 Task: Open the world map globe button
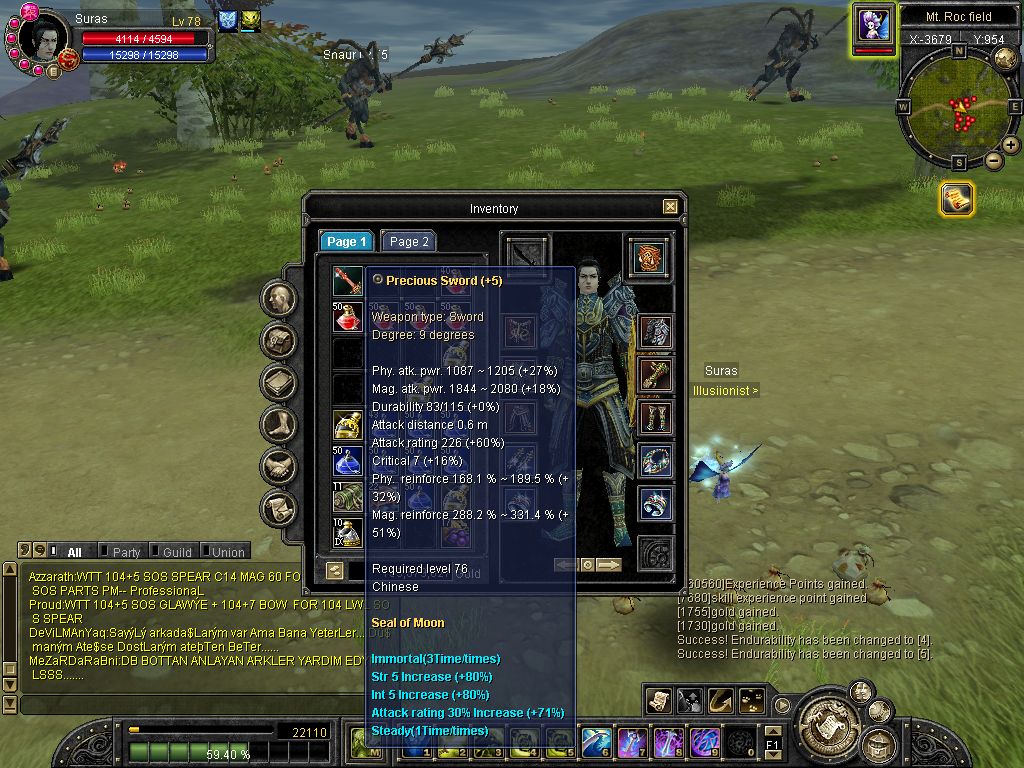pyautogui.click(x=1005, y=59)
